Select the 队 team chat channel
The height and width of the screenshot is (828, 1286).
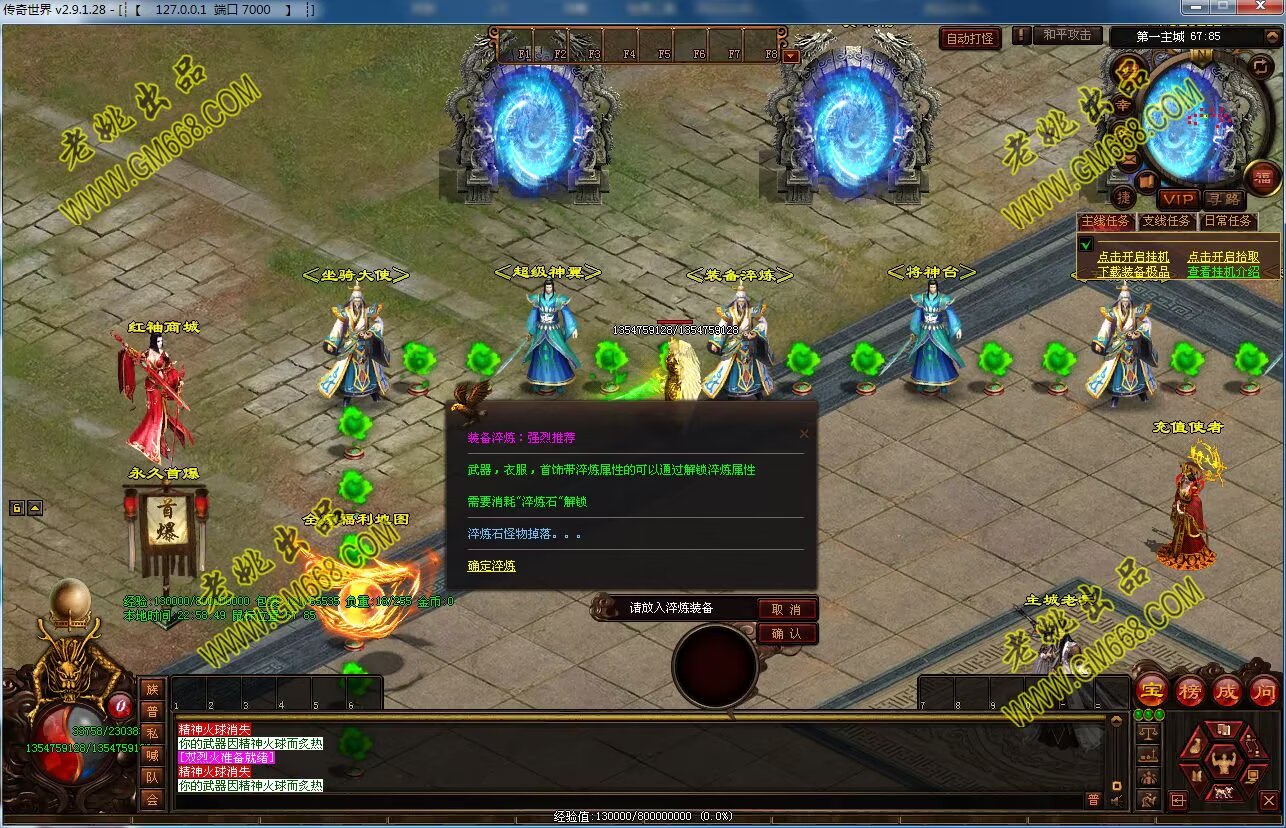pyautogui.click(x=152, y=777)
